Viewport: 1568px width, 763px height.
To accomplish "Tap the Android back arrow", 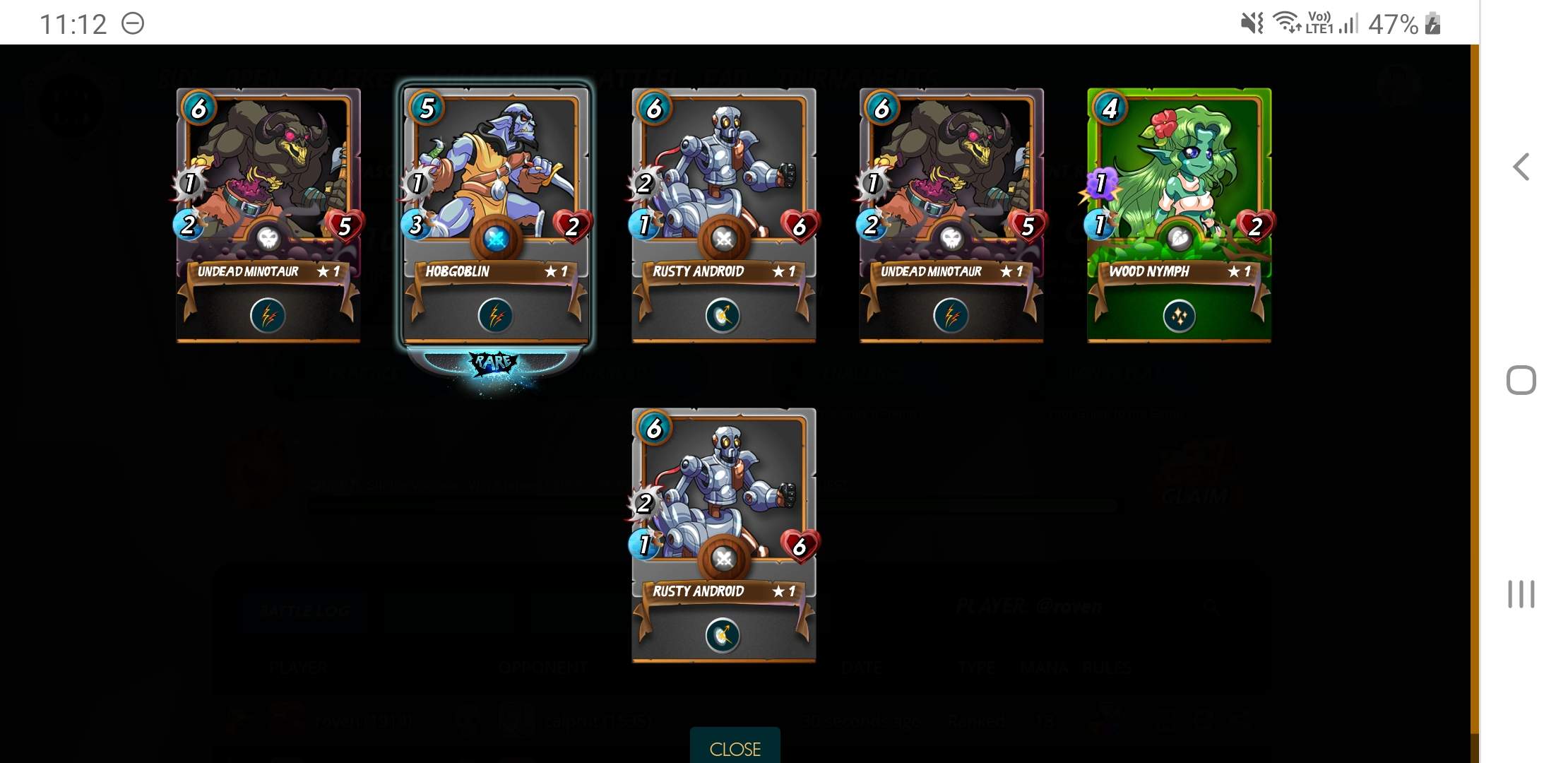I will (1521, 167).
